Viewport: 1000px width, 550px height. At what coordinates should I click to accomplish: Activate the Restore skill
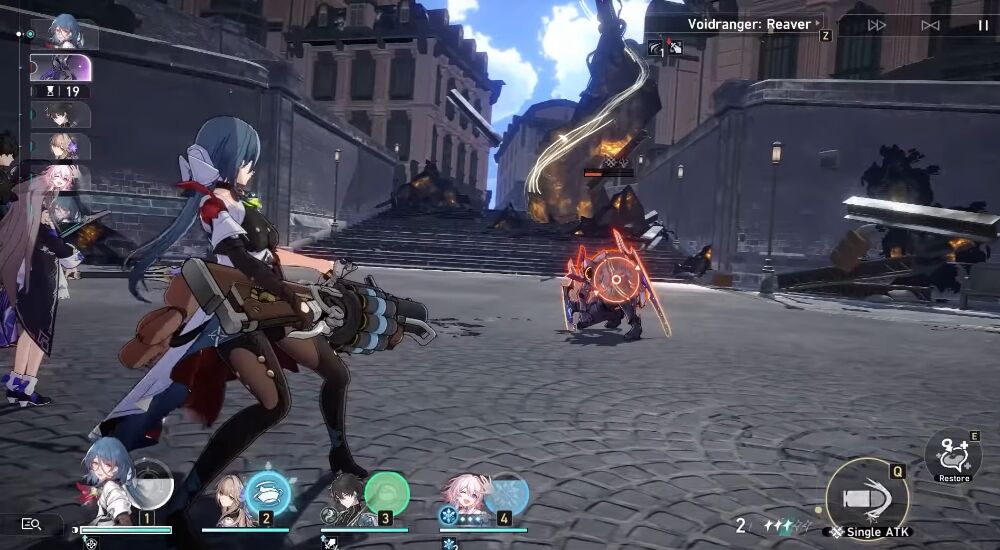pos(953,457)
